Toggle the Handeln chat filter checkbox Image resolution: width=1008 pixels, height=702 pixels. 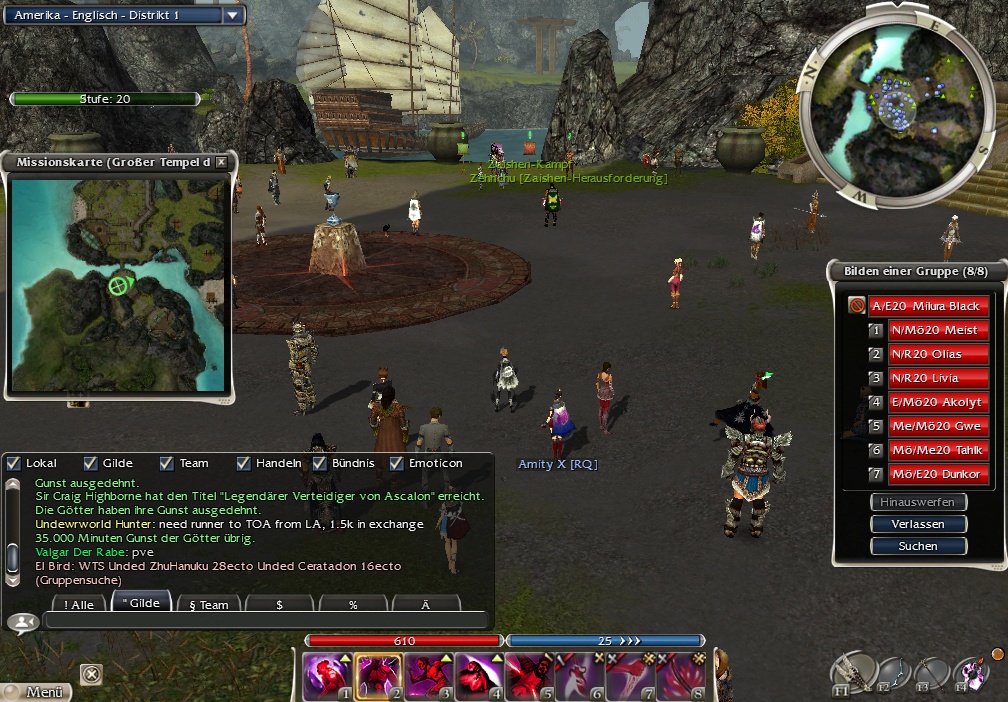click(x=243, y=463)
